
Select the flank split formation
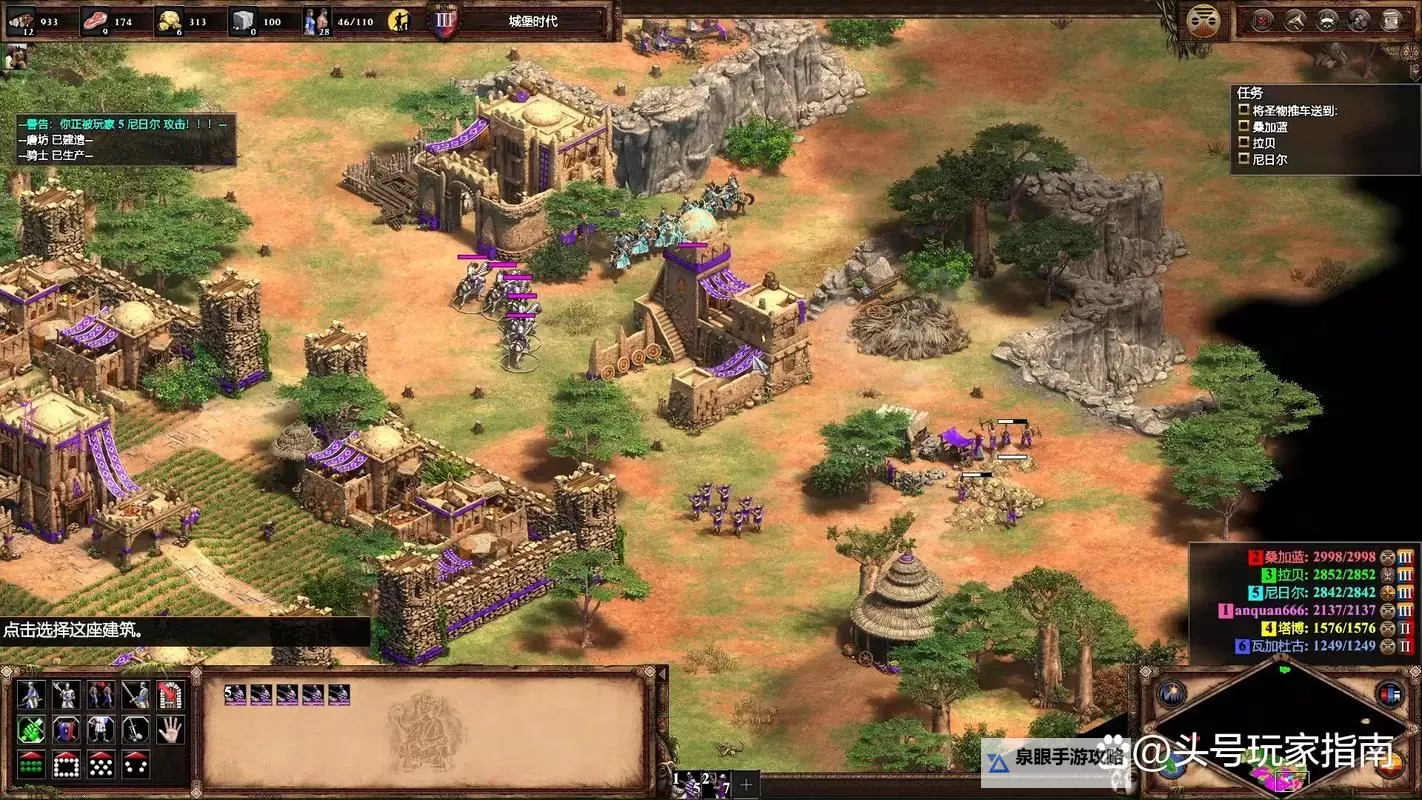136,764
